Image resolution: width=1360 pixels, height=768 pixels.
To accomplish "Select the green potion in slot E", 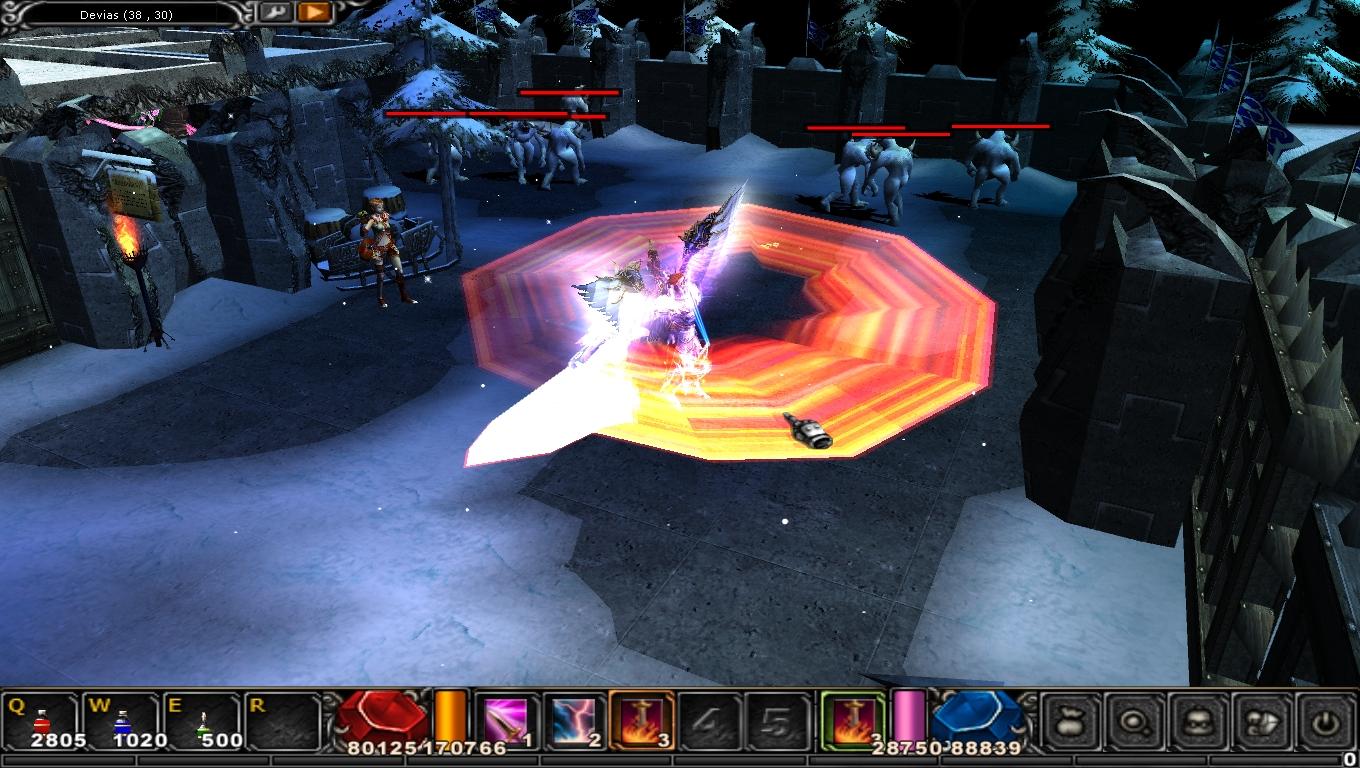I will 202,720.
